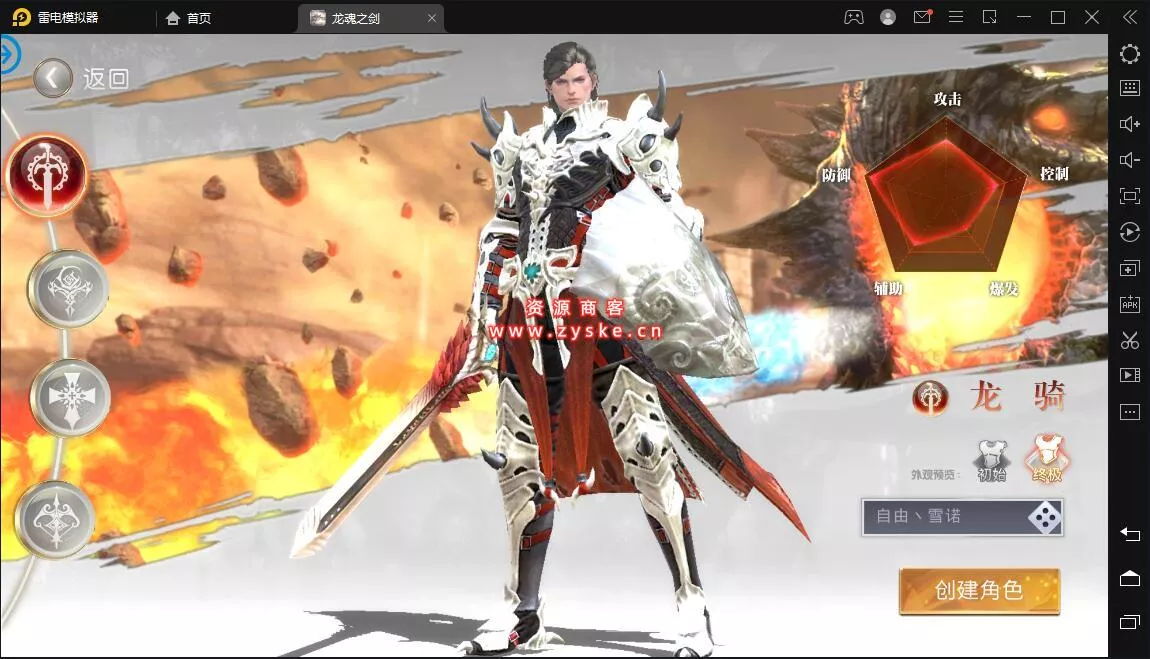Select the bottom bow-like class emblem
This screenshot has width=1150, height=659.
tap(55, 518)
